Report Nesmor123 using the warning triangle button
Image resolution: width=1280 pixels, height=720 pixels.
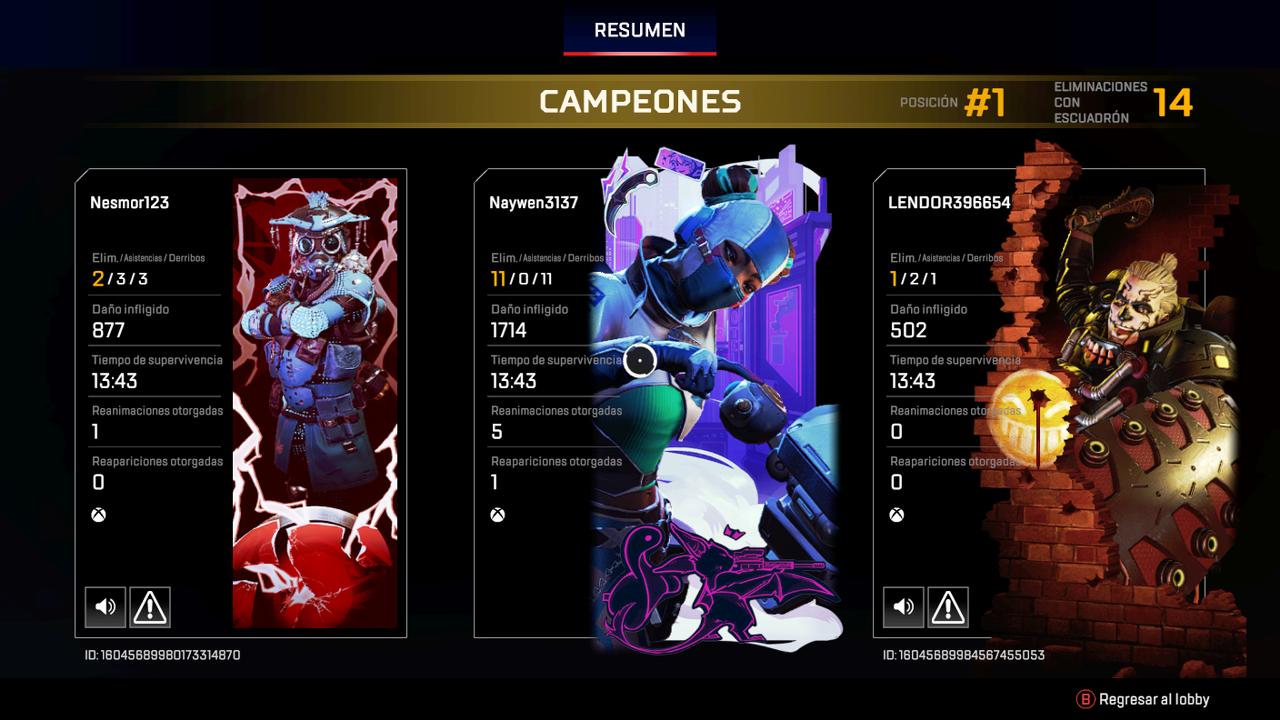click(x=150, y=607)
